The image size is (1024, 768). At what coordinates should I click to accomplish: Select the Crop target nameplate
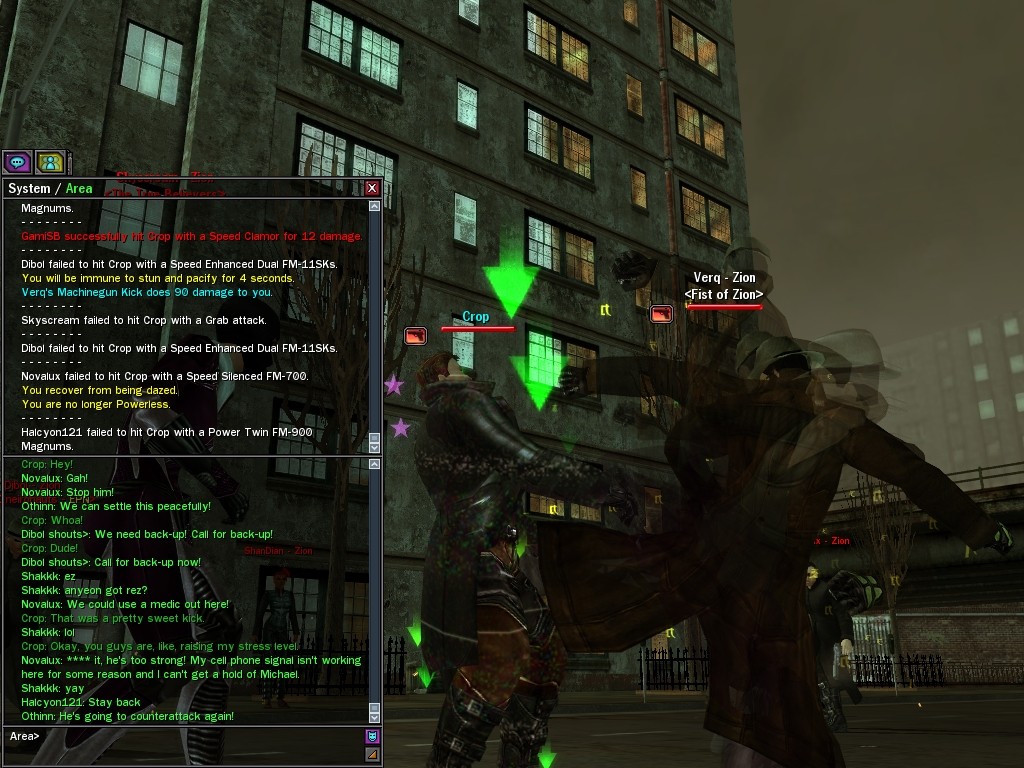(x=476, y=317)
